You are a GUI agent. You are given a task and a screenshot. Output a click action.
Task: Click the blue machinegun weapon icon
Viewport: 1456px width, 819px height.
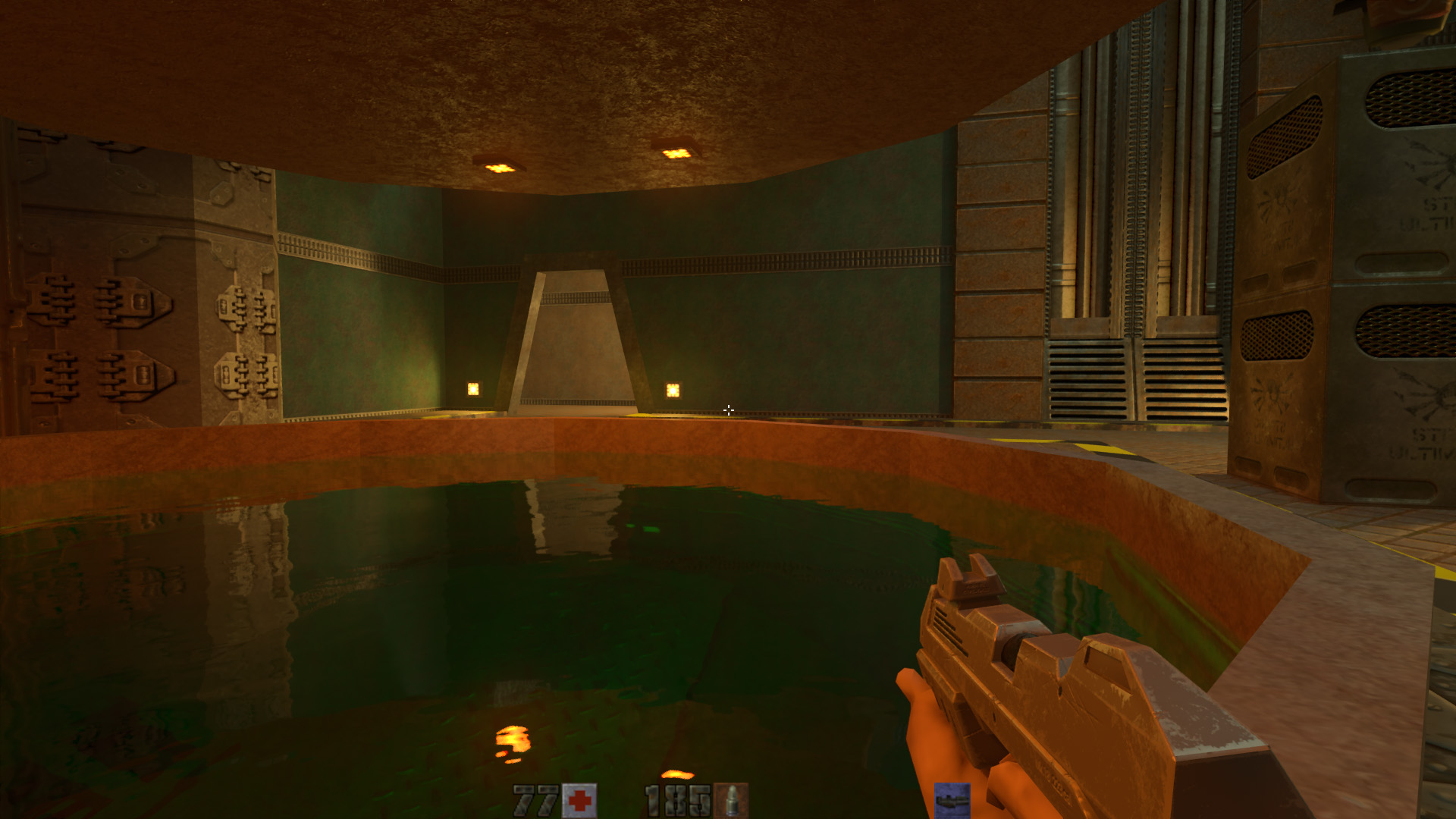click(x=952, y=800)
